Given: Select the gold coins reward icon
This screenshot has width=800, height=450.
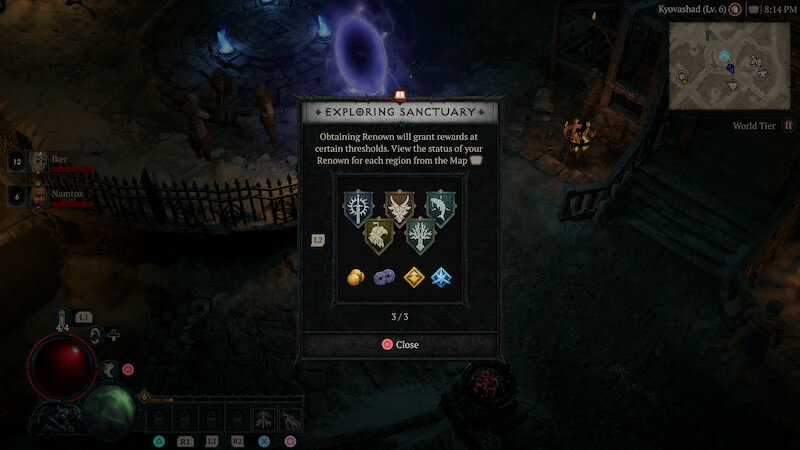Looking at the screenshot, I should 356,277.
